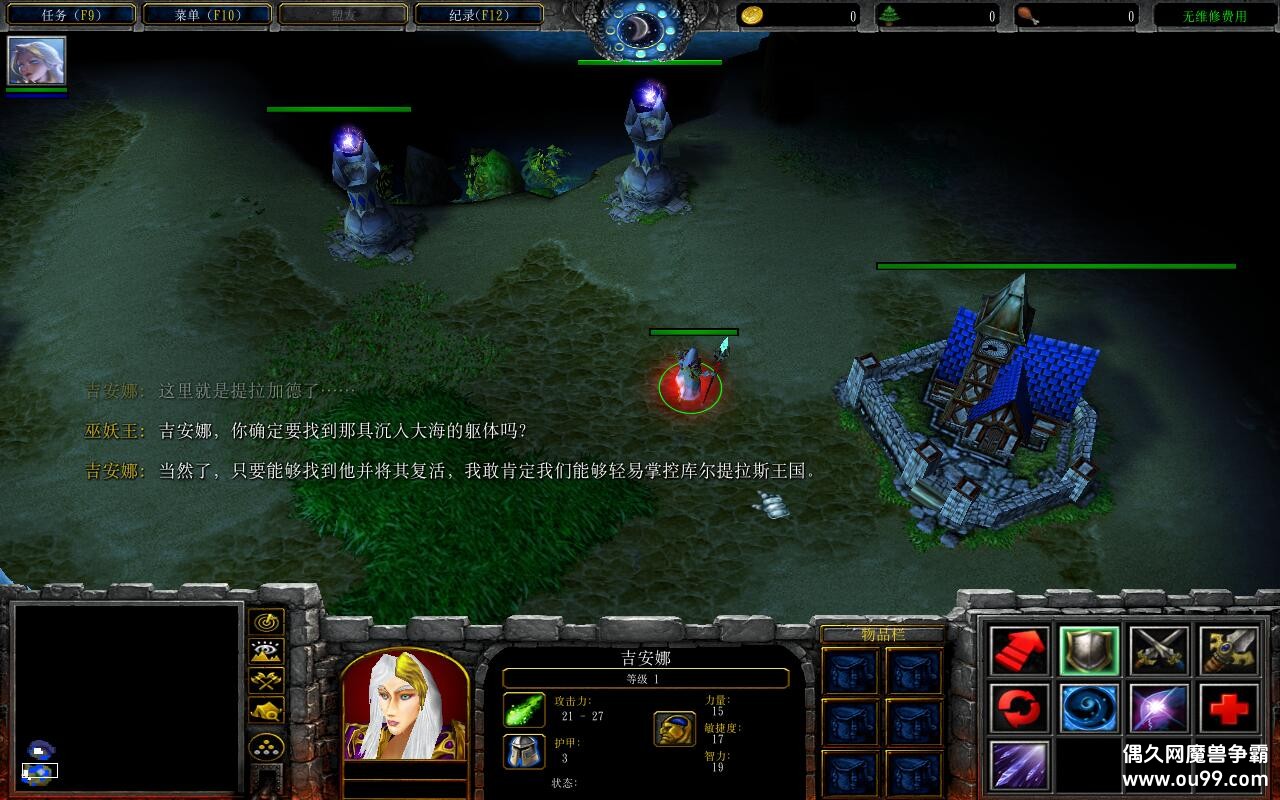Image resolution: width=1280 pixels, height=800 pixels.
Task: Toggle the eye-over-mountains vision icon
Action: tap(268, 650)
